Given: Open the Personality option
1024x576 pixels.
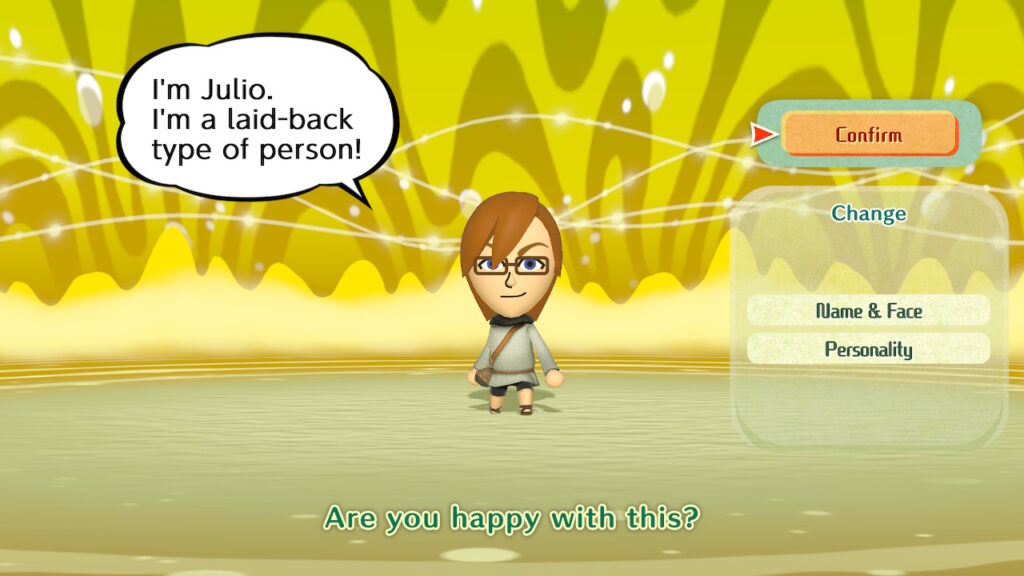Looking at the screenshot, I should [x=868, y=349].
